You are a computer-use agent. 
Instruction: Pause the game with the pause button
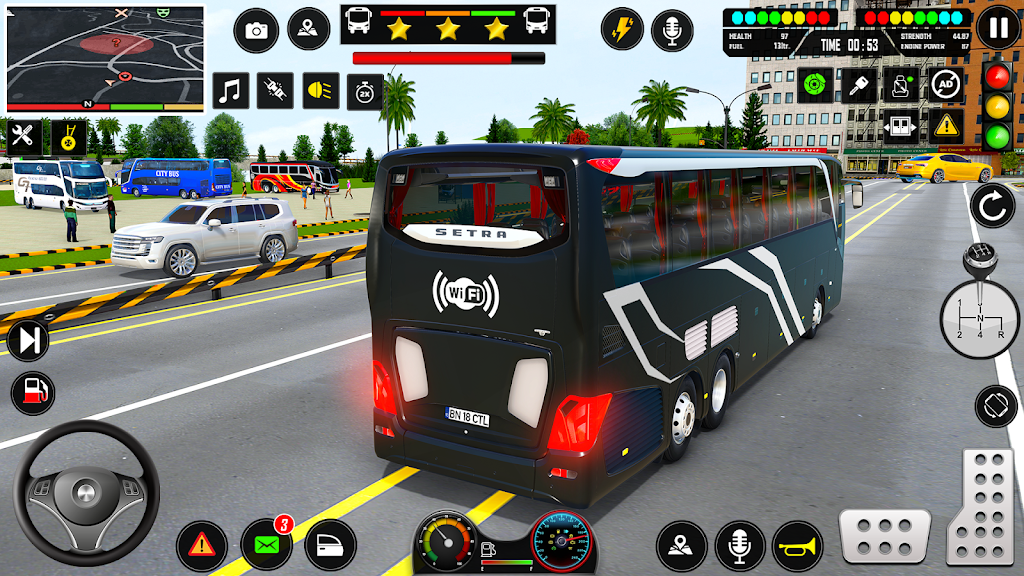click(997, 27)
